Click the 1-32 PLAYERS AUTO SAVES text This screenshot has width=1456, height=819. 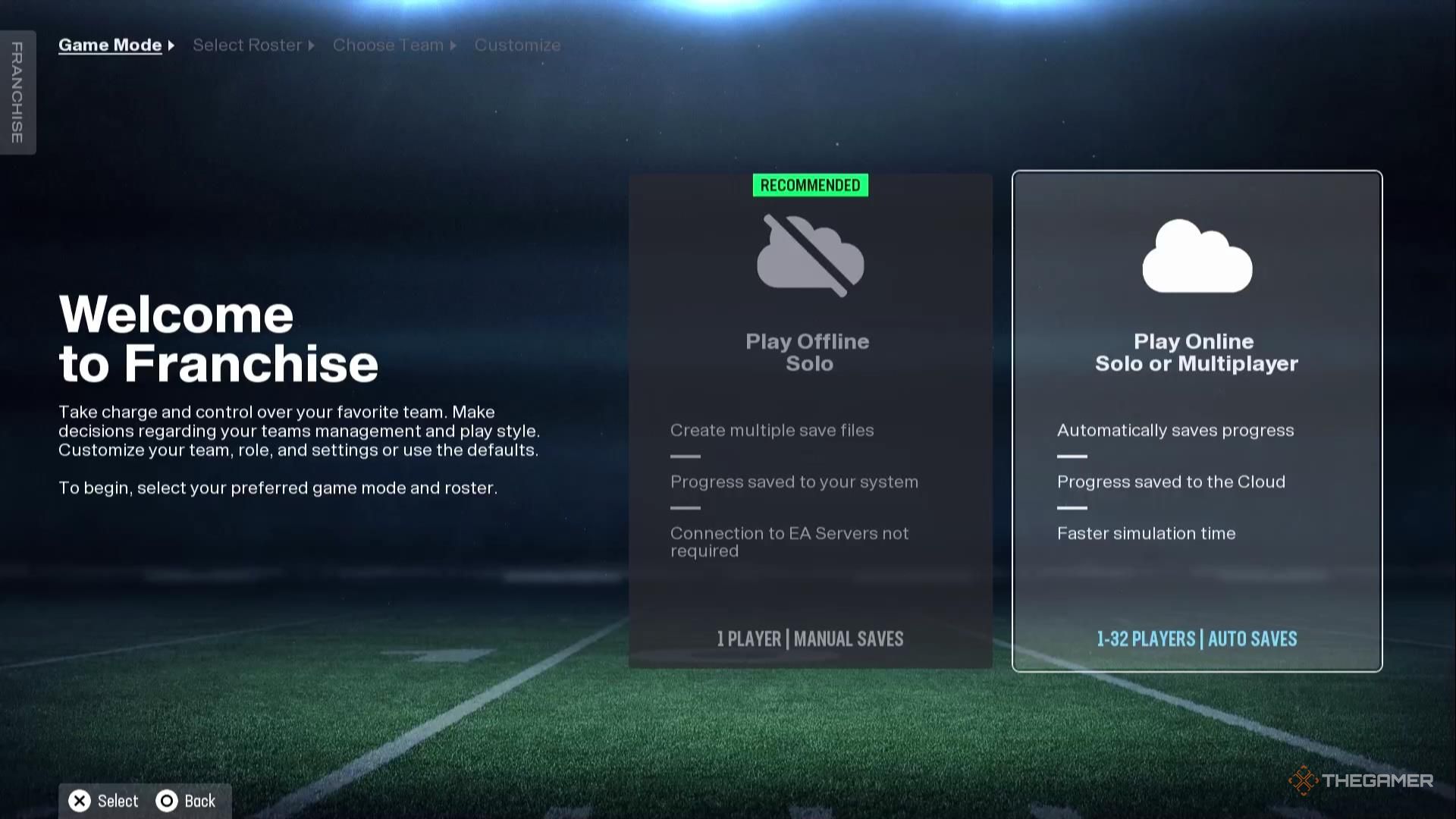pyautogui.click(x=1197, y=639)
